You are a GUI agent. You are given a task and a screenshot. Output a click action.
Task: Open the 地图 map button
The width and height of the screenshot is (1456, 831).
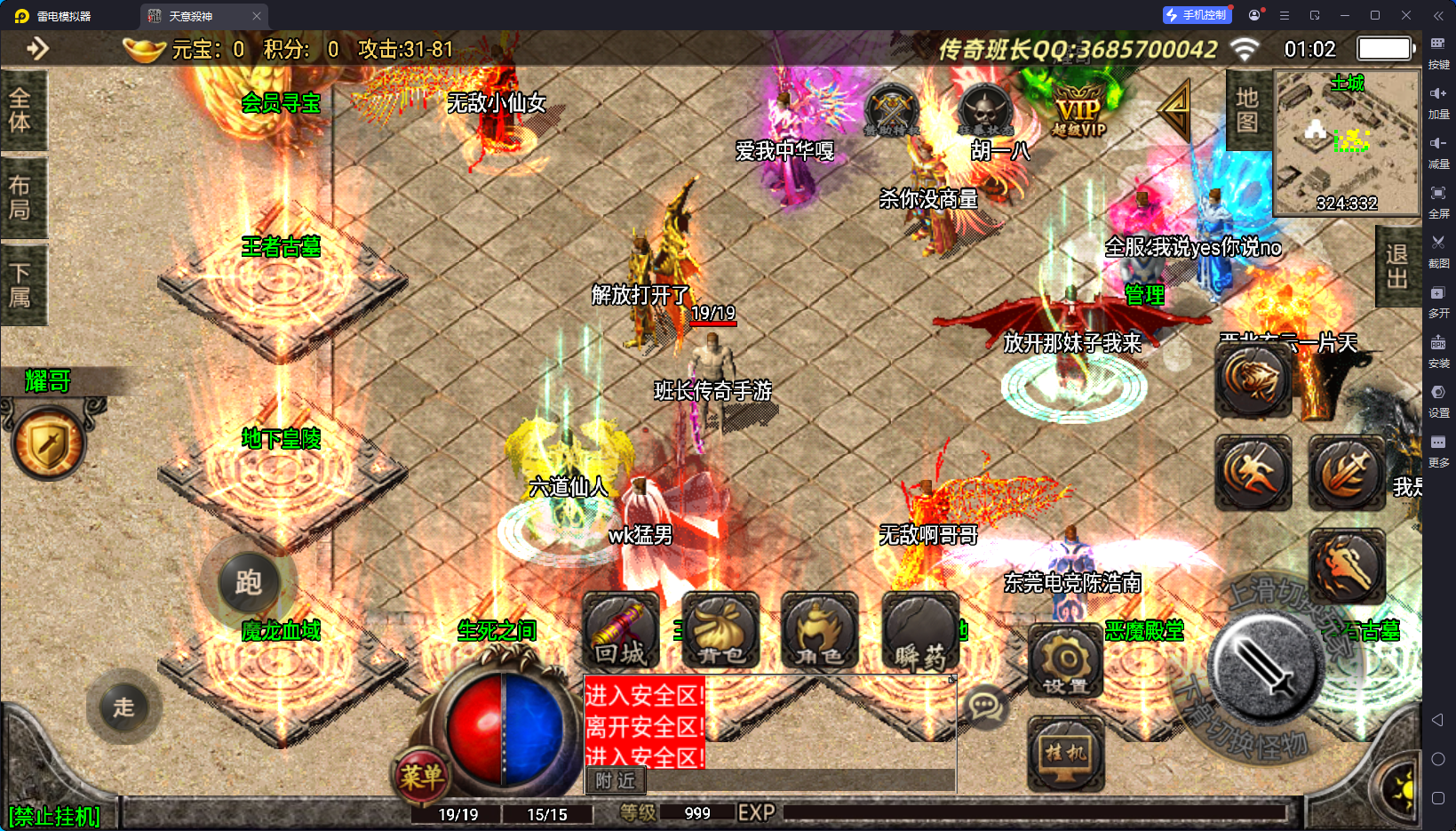click(x=1247, y=110)
